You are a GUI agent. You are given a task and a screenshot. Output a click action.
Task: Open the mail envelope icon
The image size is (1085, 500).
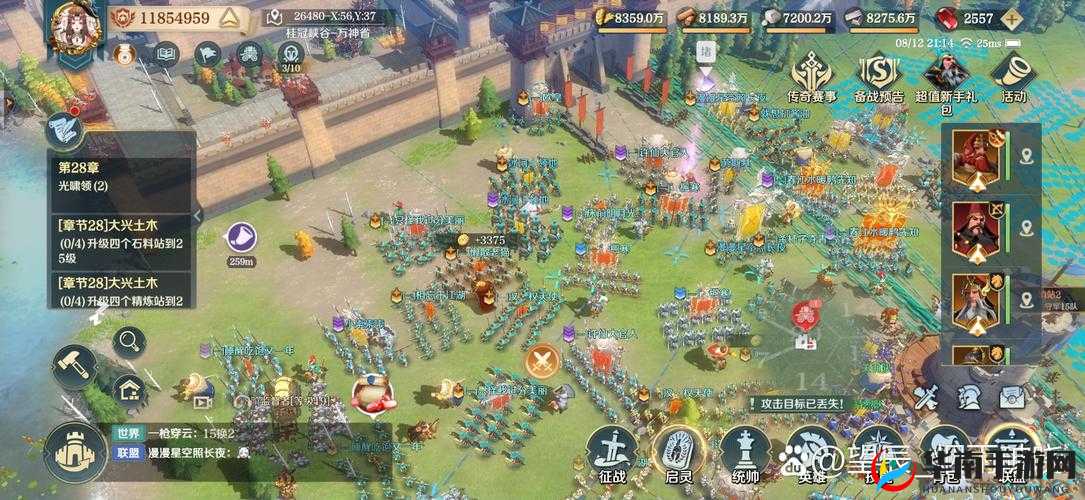1012,398
